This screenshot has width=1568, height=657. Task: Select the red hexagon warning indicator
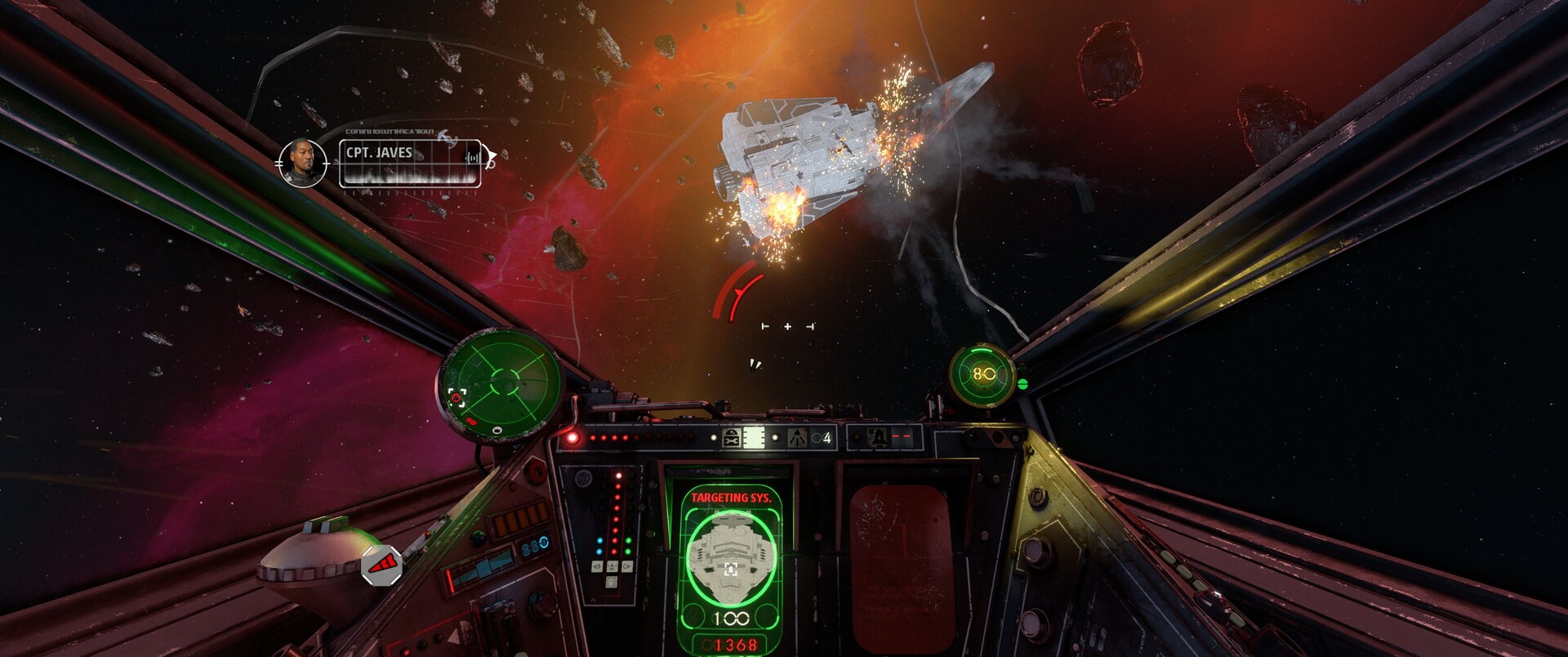(381, 565)
